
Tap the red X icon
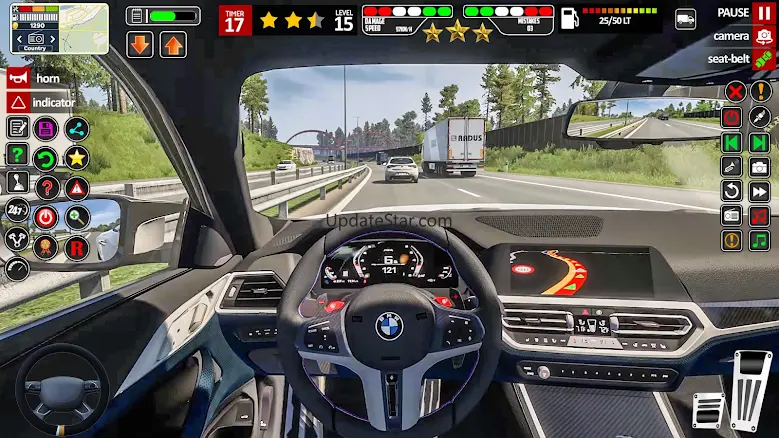(x=734, y=92)
